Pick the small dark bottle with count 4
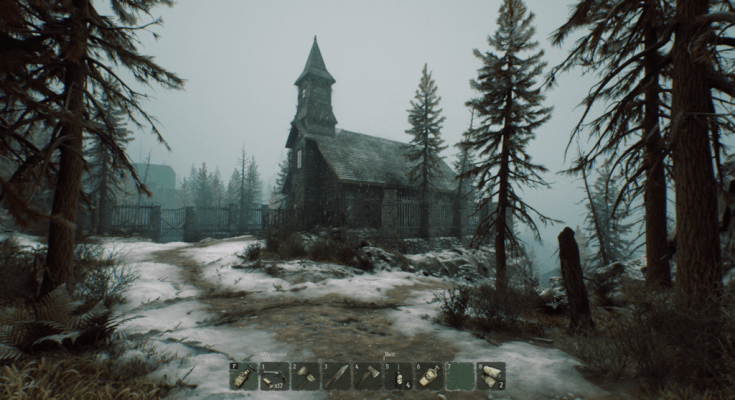 (398, 376)
